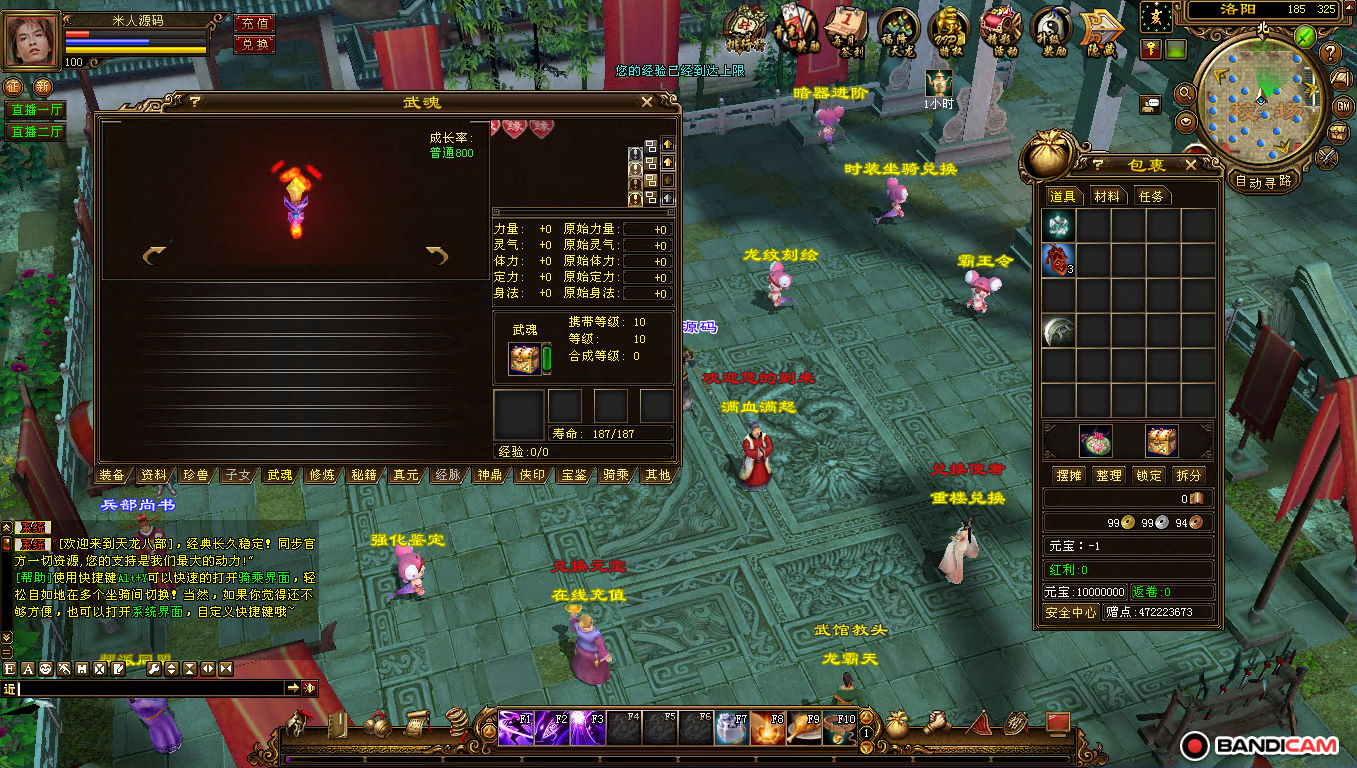Show the 任务 bag tab
This screenshot has width=1357, height=768.
click(1151, 196)
